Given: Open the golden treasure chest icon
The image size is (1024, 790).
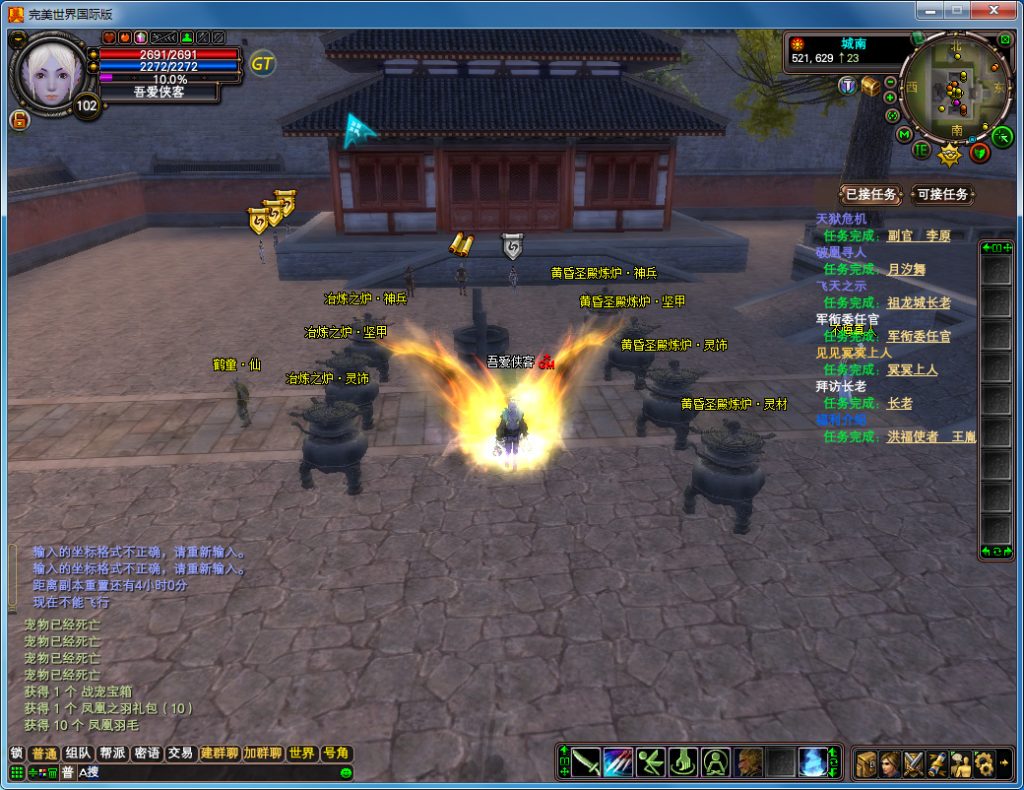Looking at the screenshot, I should click(871, 86).
